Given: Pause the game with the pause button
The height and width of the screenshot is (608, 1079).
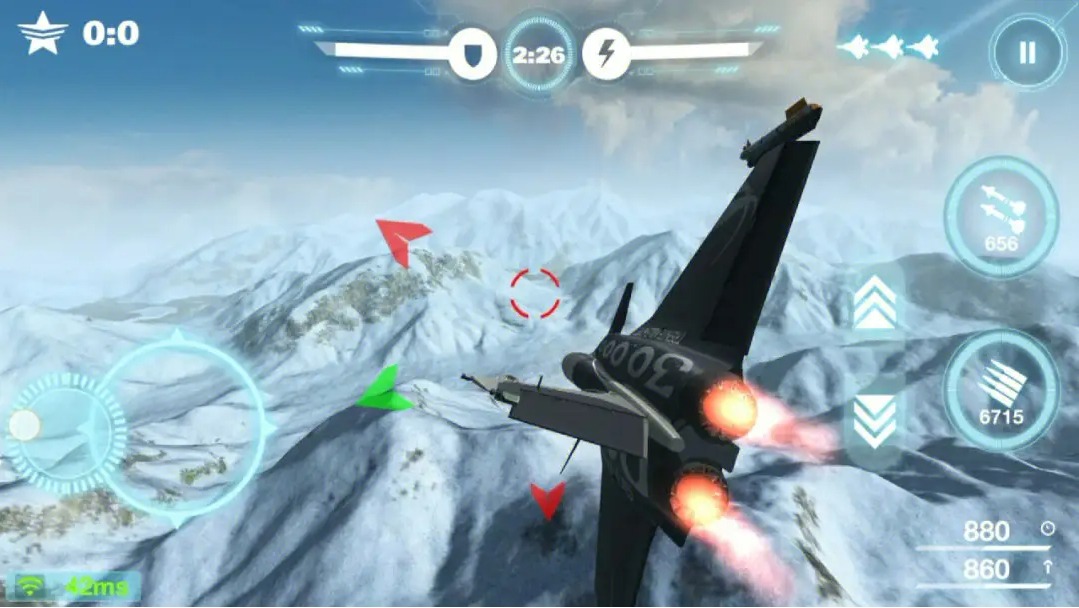Looking at the screenshot, I should (x=1027, y=53).
